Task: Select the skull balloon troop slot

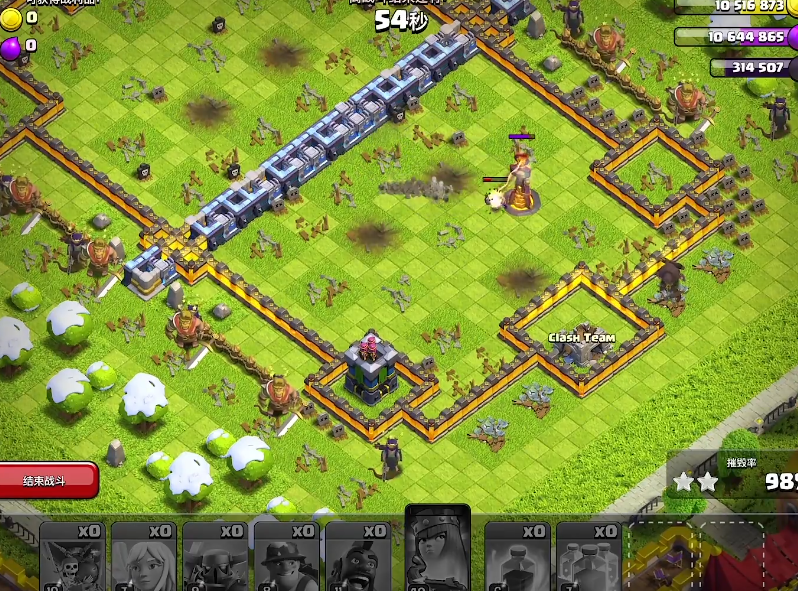Action: point(72,556)
